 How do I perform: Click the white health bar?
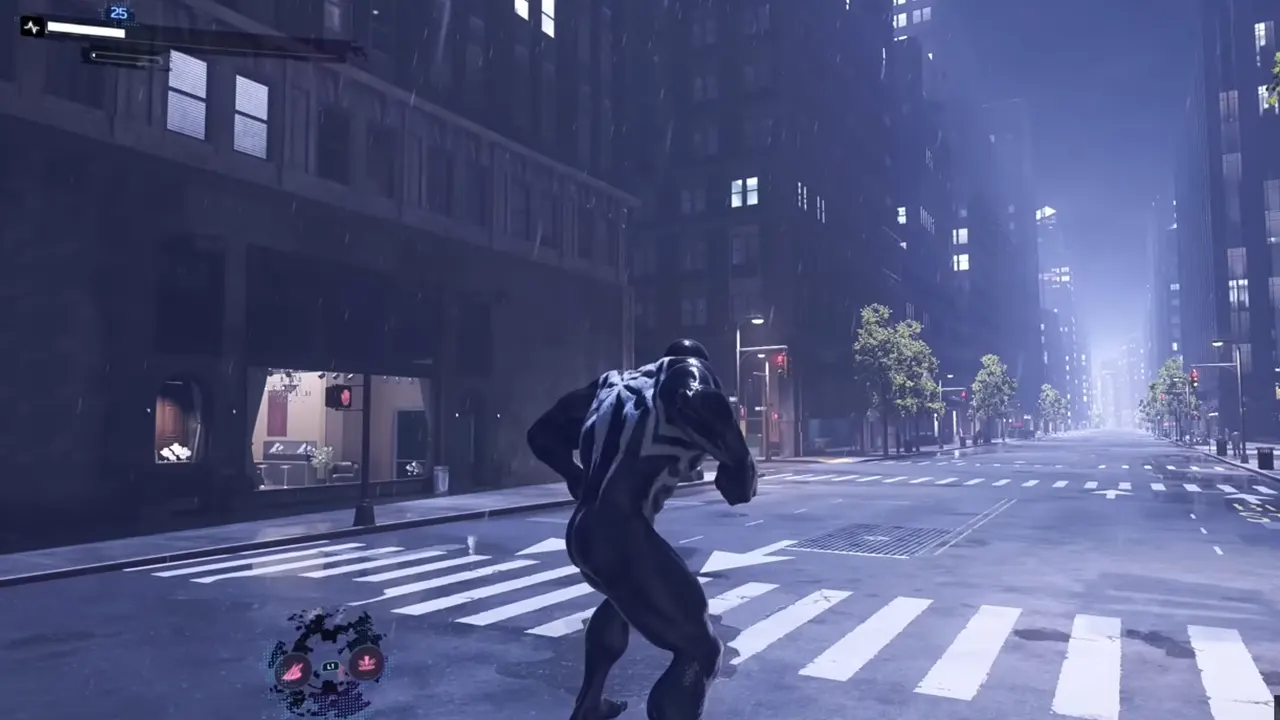click(85, 28)
